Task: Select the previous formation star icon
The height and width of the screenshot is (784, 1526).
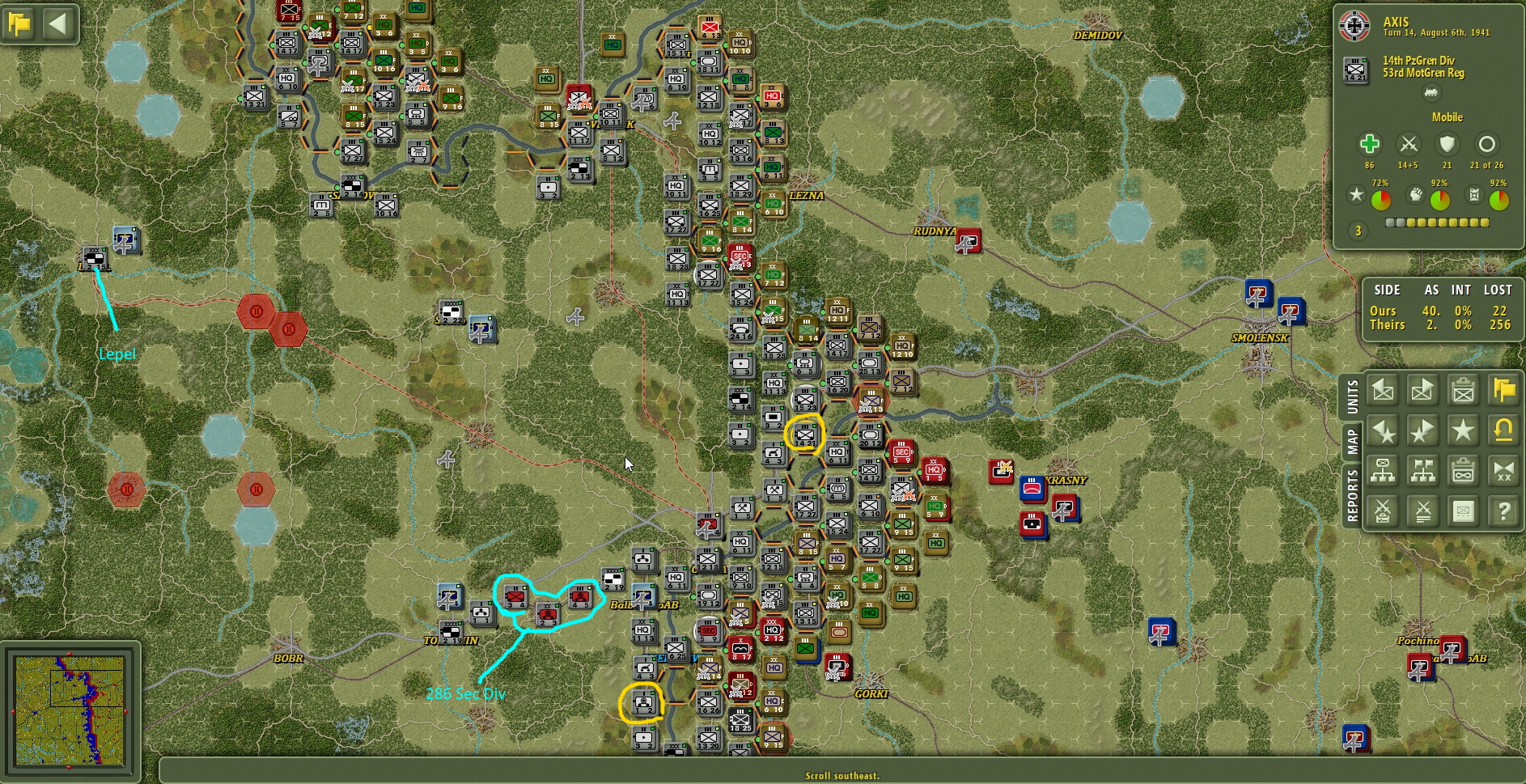Action: pyautogui.click(x=1382, y=430)
